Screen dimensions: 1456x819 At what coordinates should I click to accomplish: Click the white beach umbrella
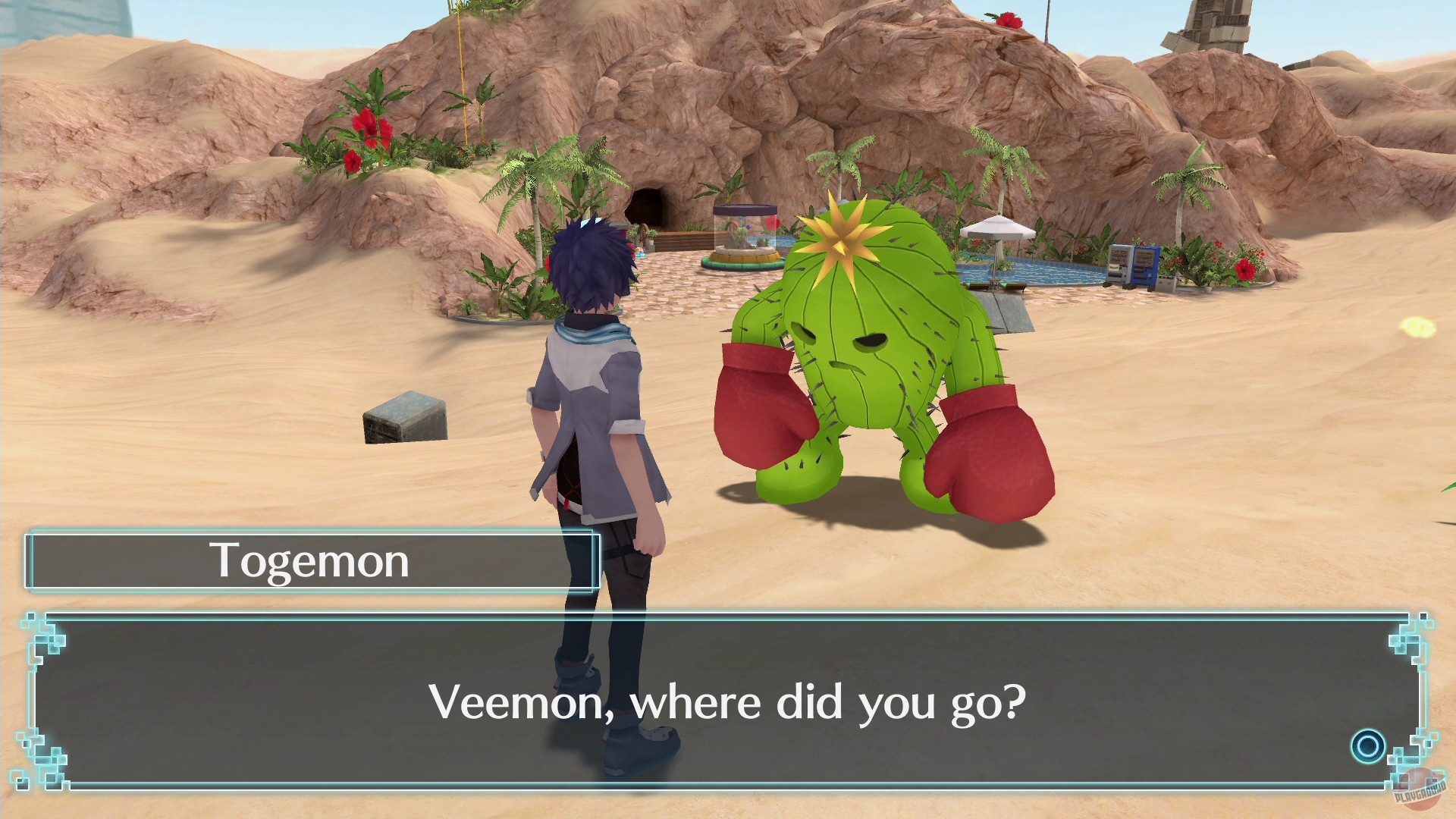coord(997,227)
